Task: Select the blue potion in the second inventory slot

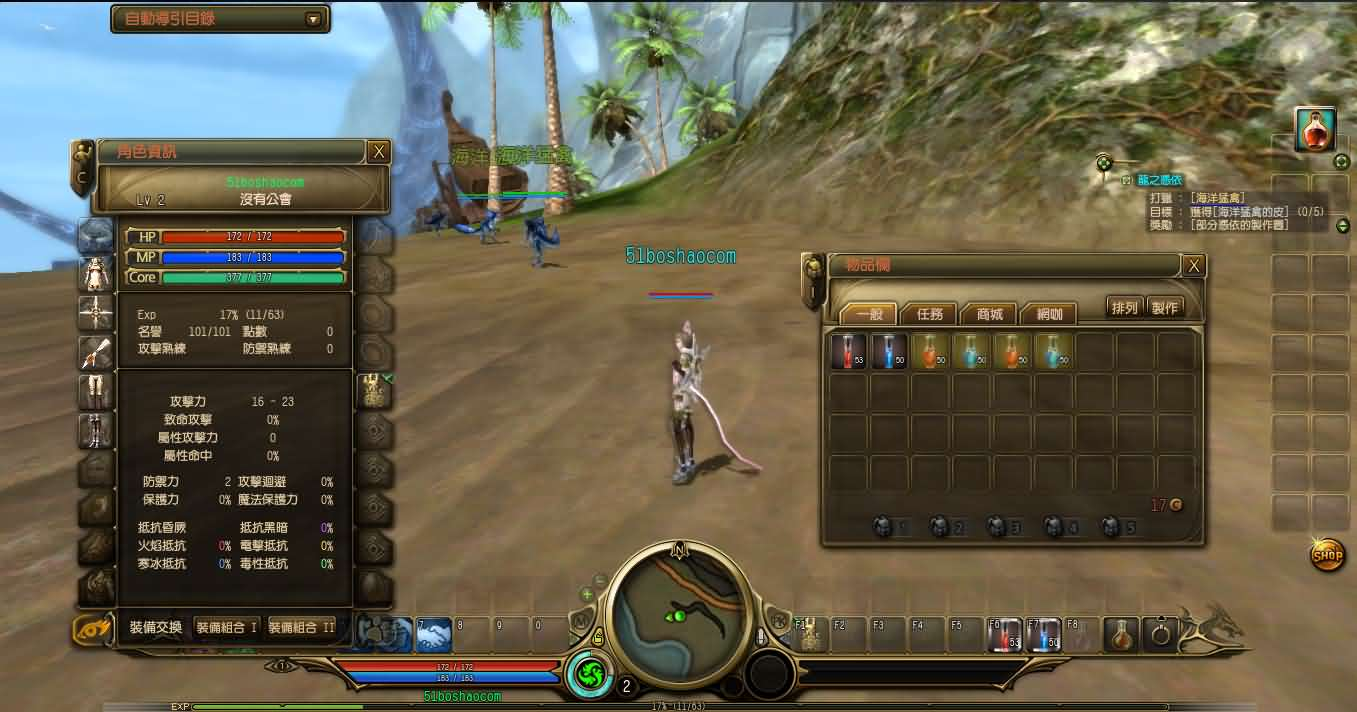Action: tap(889, 351)
